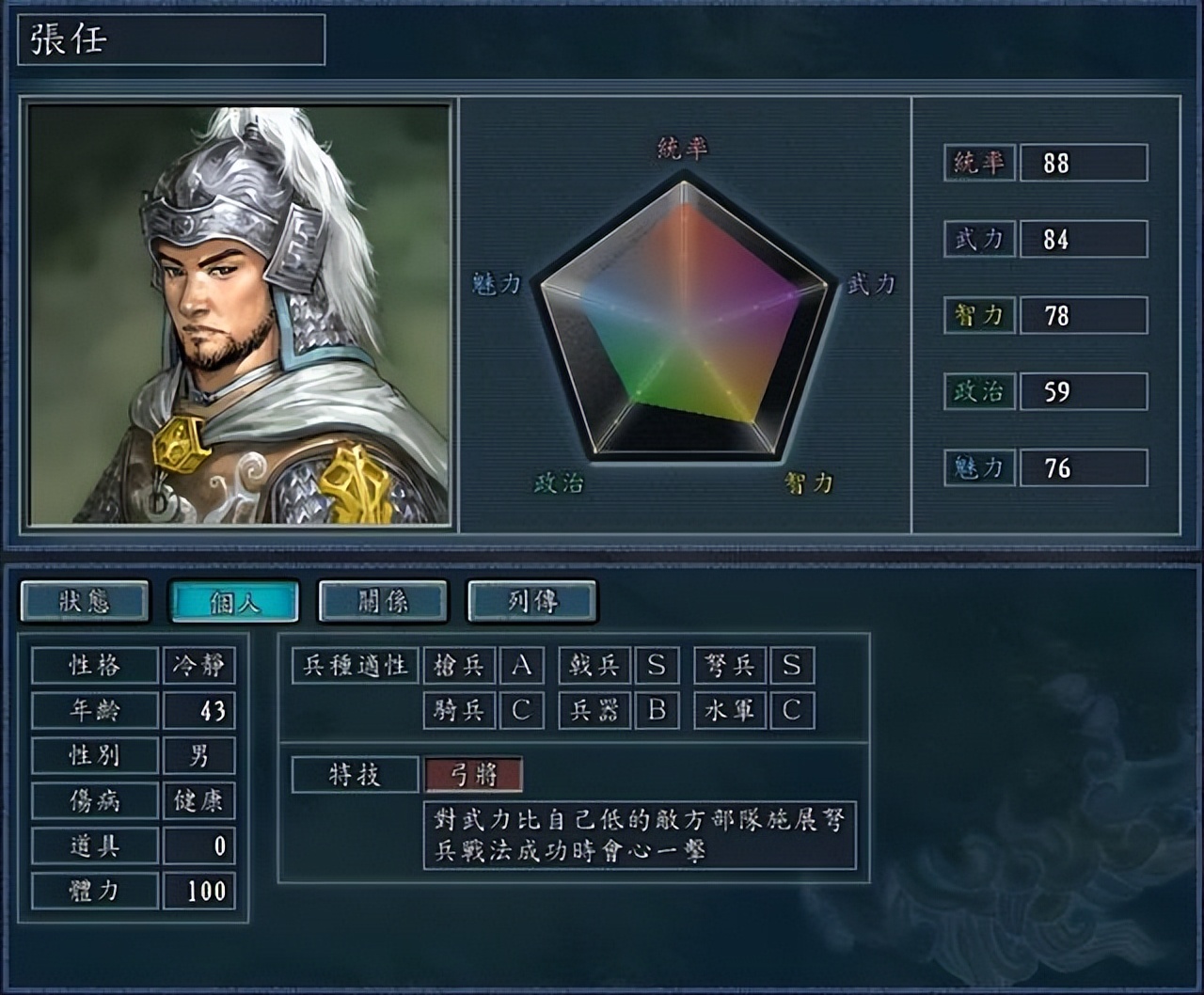
Task: Click the 魅力 stat label
Action: click(978, 466)
